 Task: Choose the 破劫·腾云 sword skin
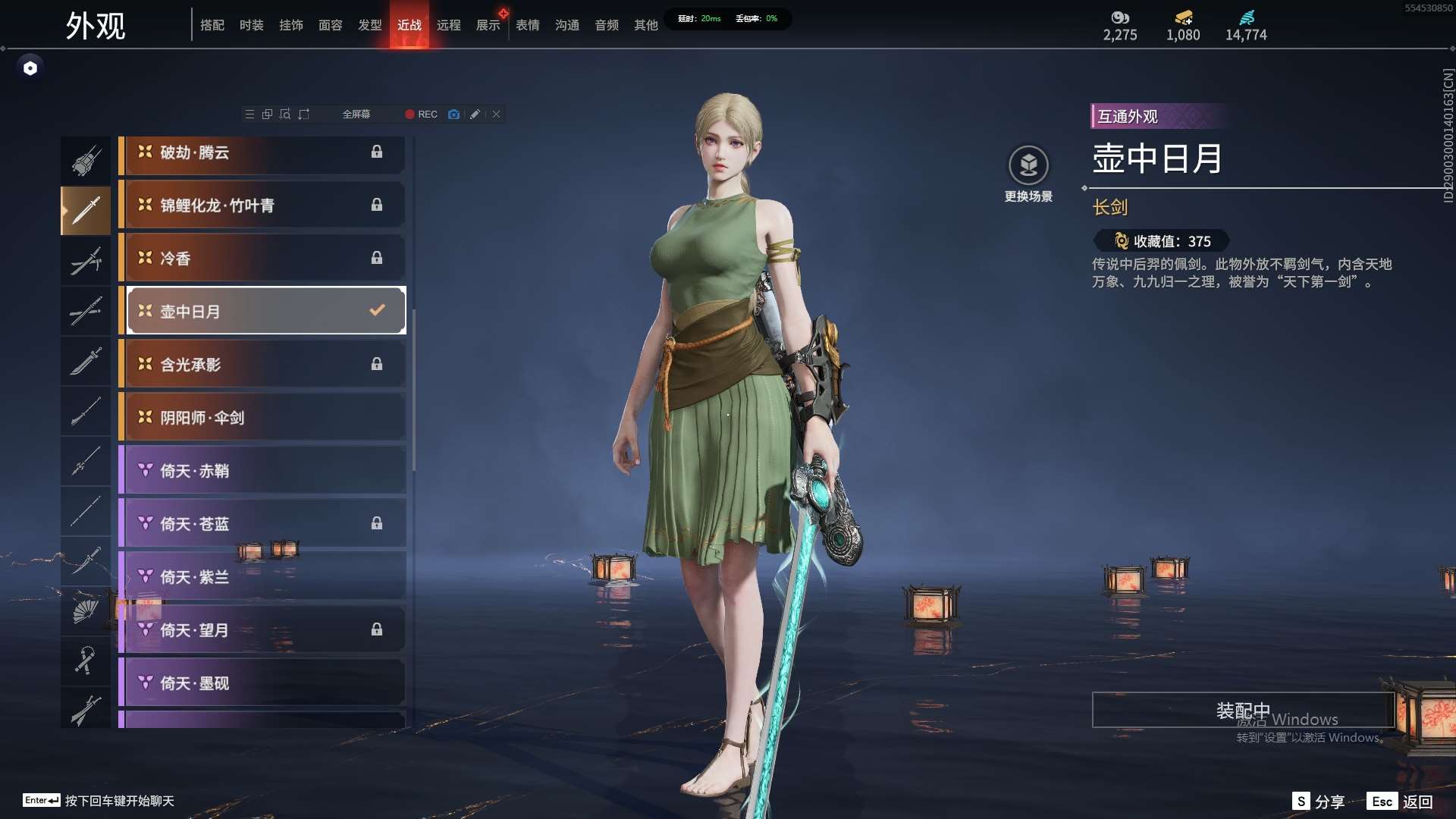[x=262, y=152]
